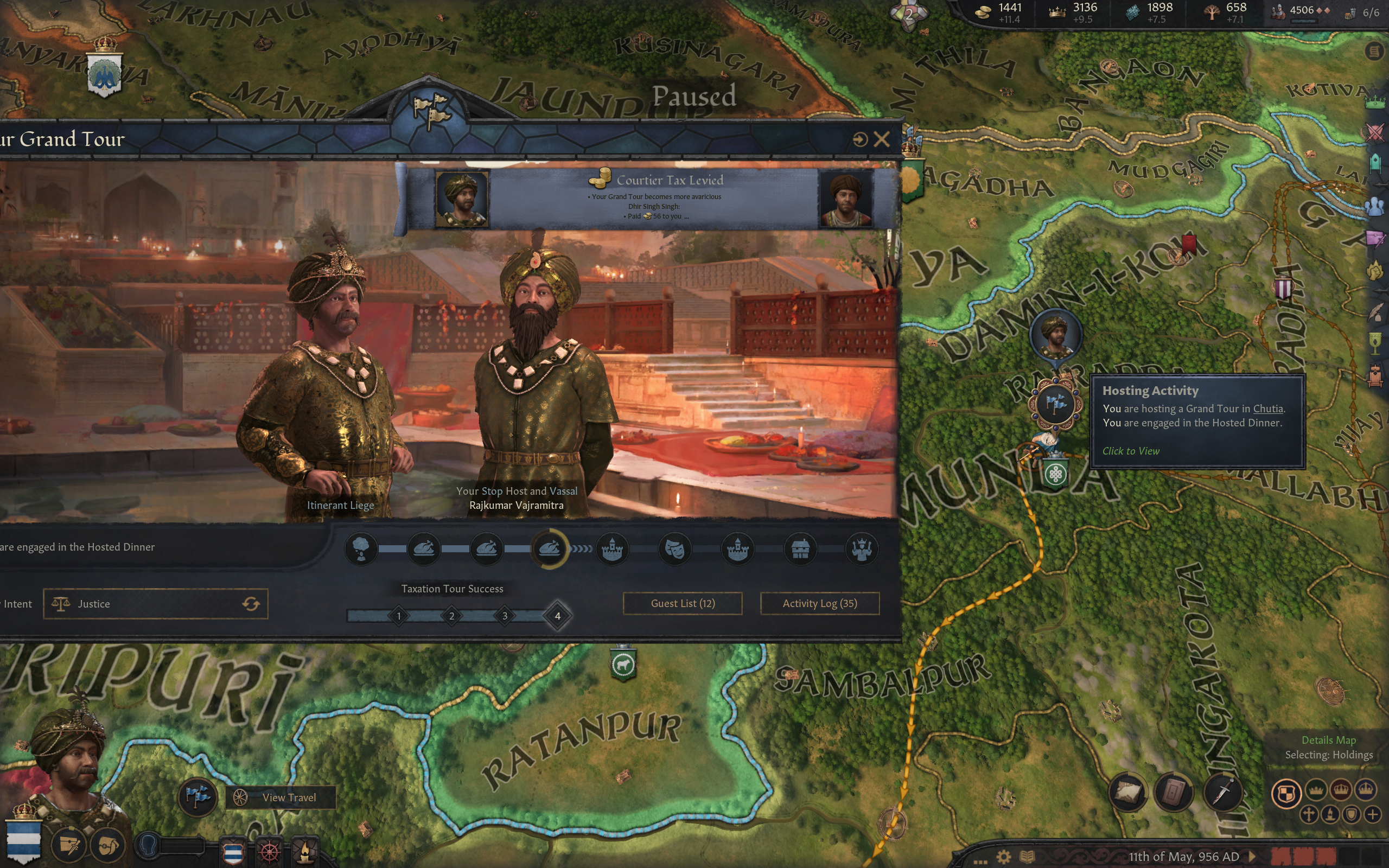Unpause the game with the play arrow
This screenshot has height=868, width=1389.
1252,857
